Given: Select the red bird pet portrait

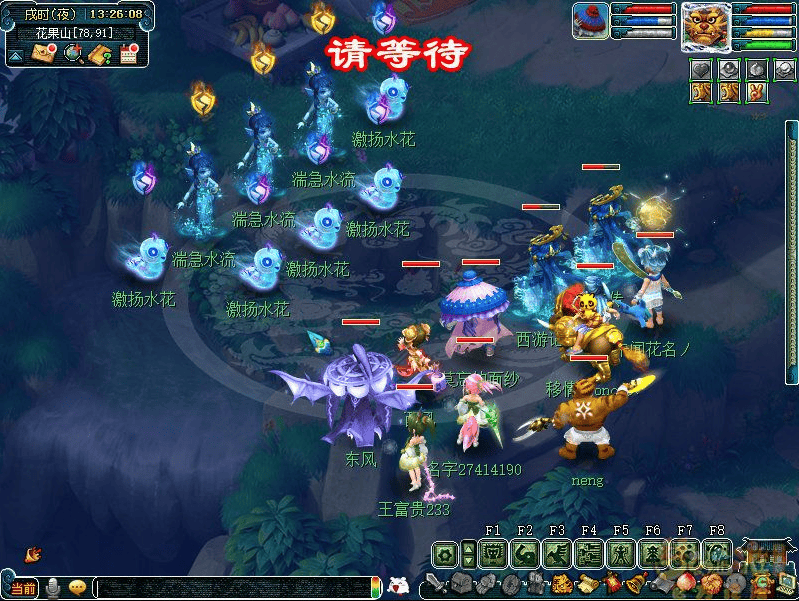Looking at the screenshot, I should click(x=591, y=21).
